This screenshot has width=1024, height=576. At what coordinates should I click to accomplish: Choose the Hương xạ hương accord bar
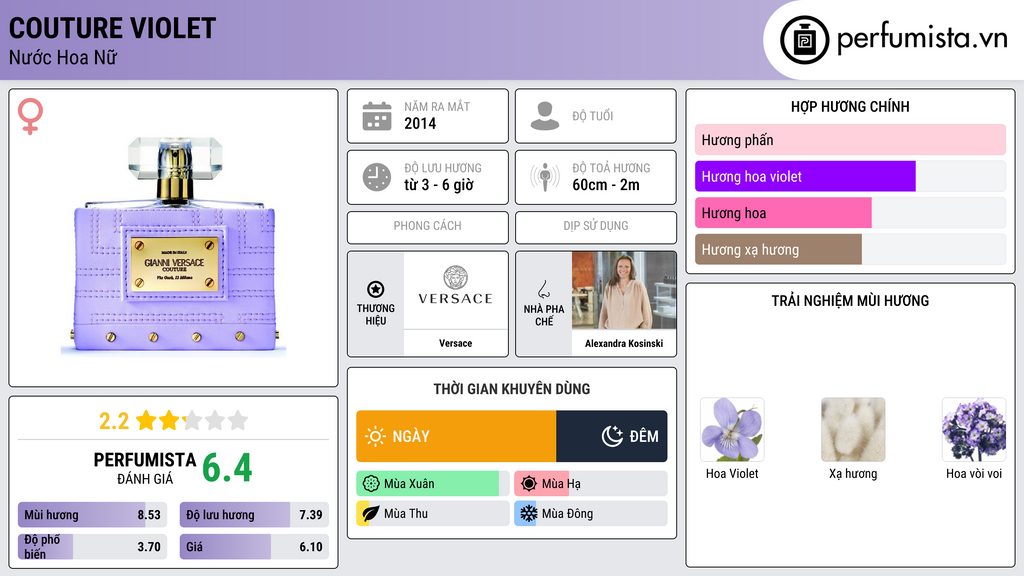click(x=778, y=250)
